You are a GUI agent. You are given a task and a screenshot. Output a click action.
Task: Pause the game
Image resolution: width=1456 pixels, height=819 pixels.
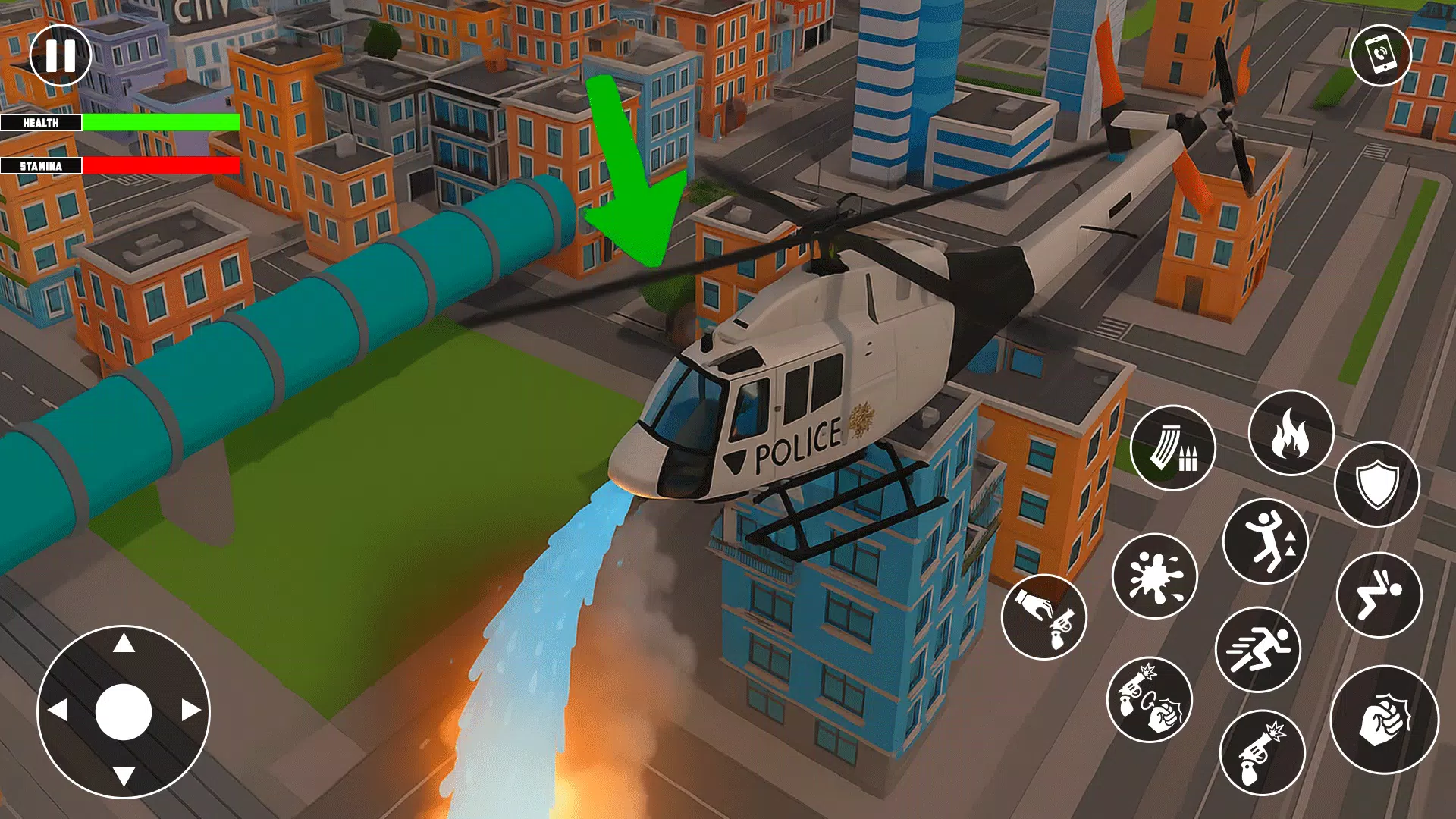pos(59,55)
